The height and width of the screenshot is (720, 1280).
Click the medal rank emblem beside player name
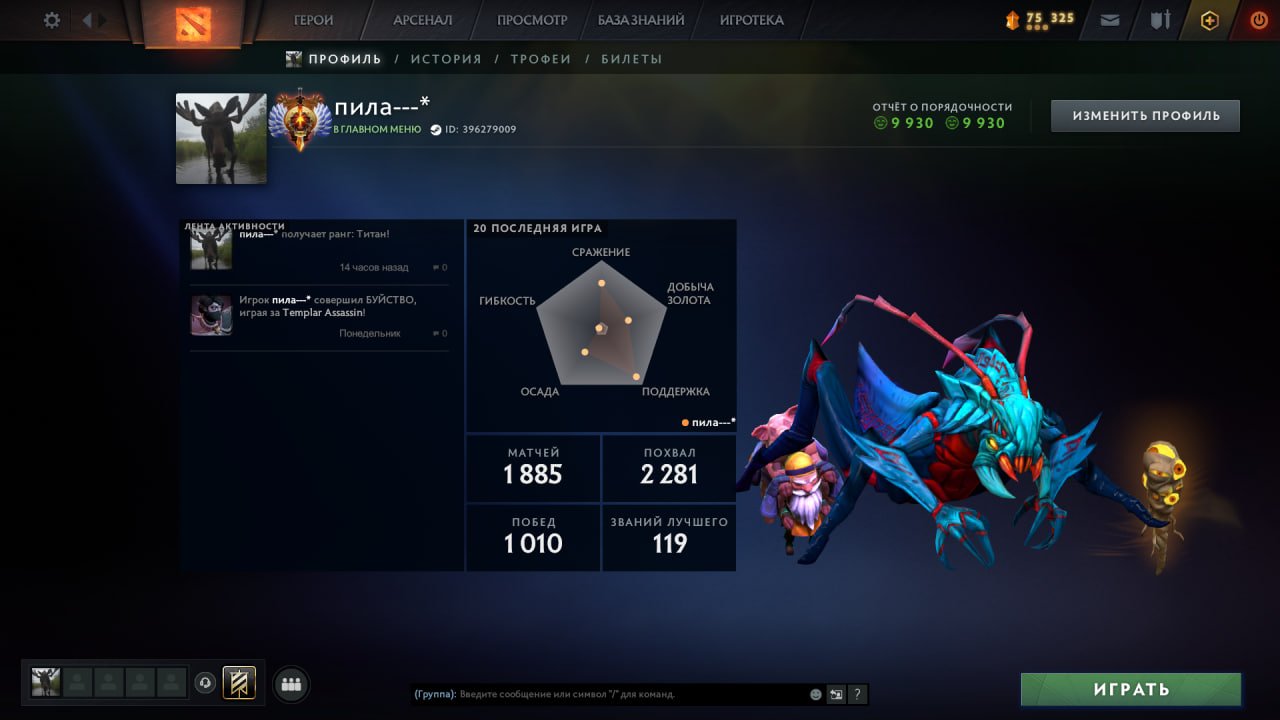click(300, 120)
